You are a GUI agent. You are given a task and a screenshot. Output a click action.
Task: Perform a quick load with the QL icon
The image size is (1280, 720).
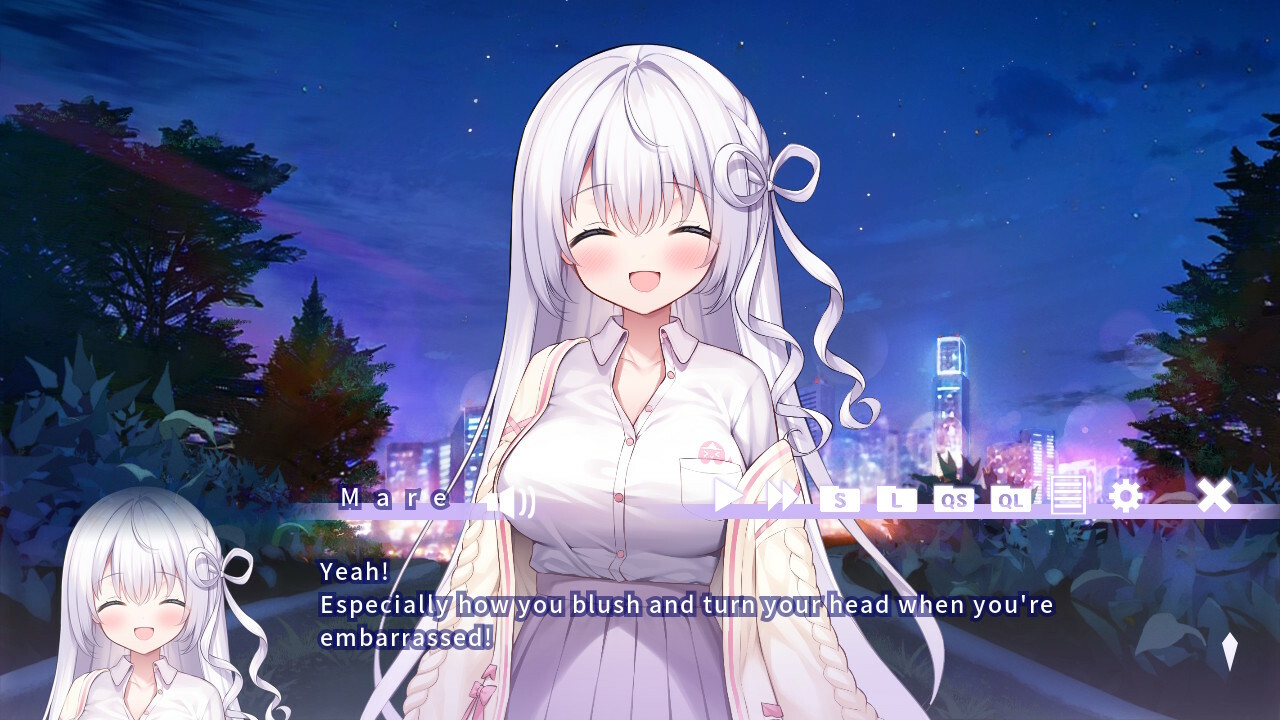click(1010, 500)
